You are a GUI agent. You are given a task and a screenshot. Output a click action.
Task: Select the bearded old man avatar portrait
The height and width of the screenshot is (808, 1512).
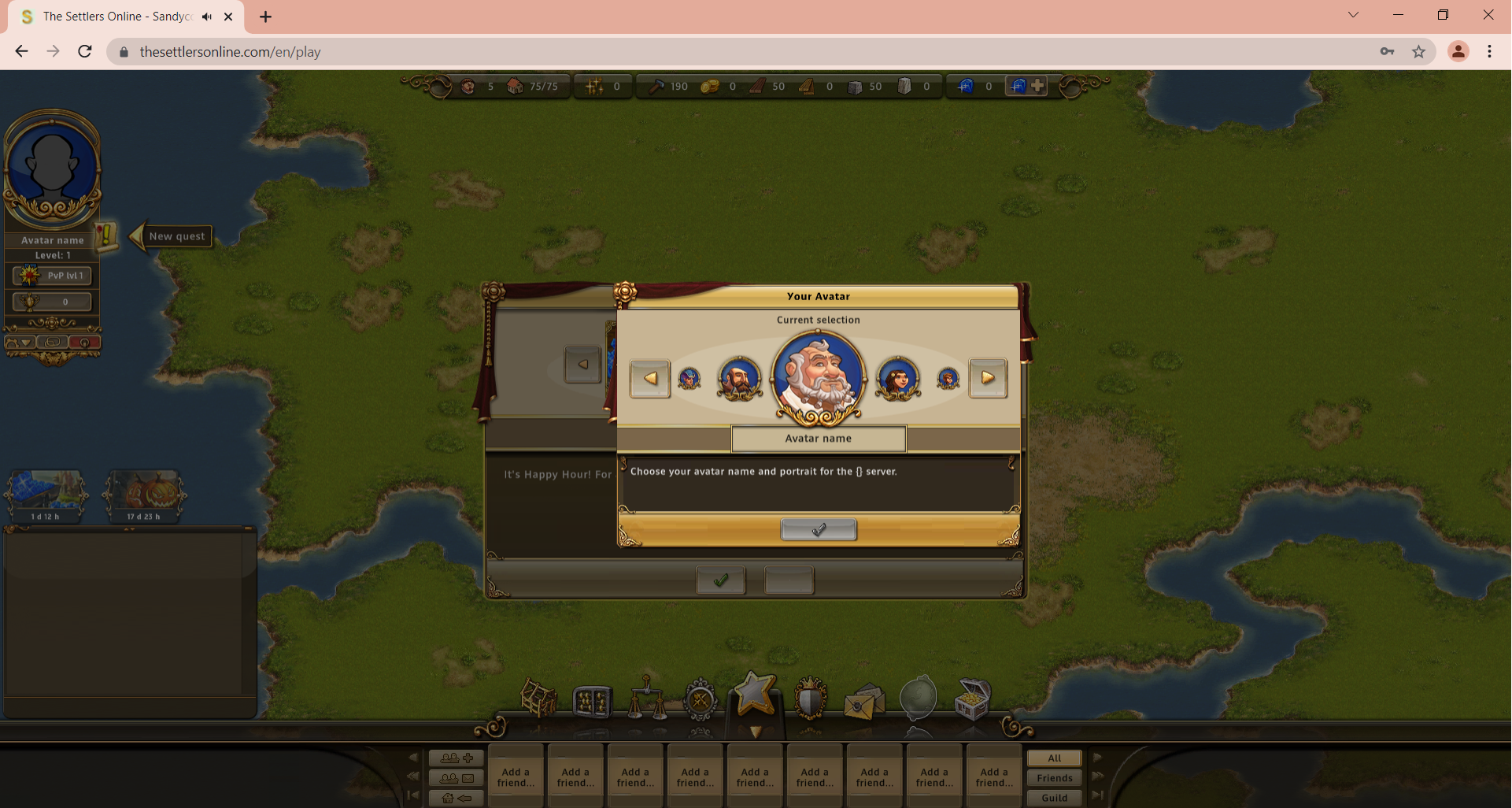(819, 378)
